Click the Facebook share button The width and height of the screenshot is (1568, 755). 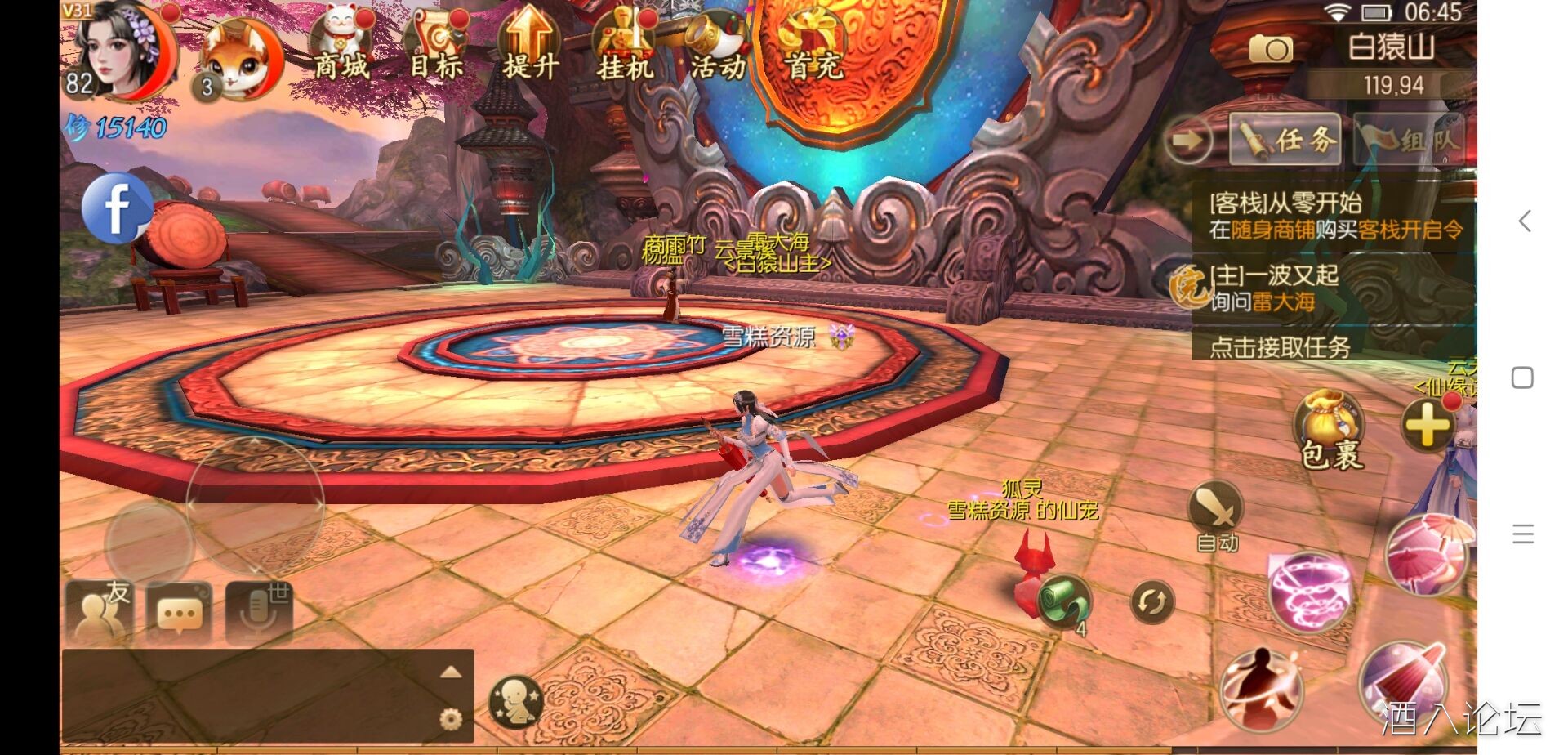(117, 208)
